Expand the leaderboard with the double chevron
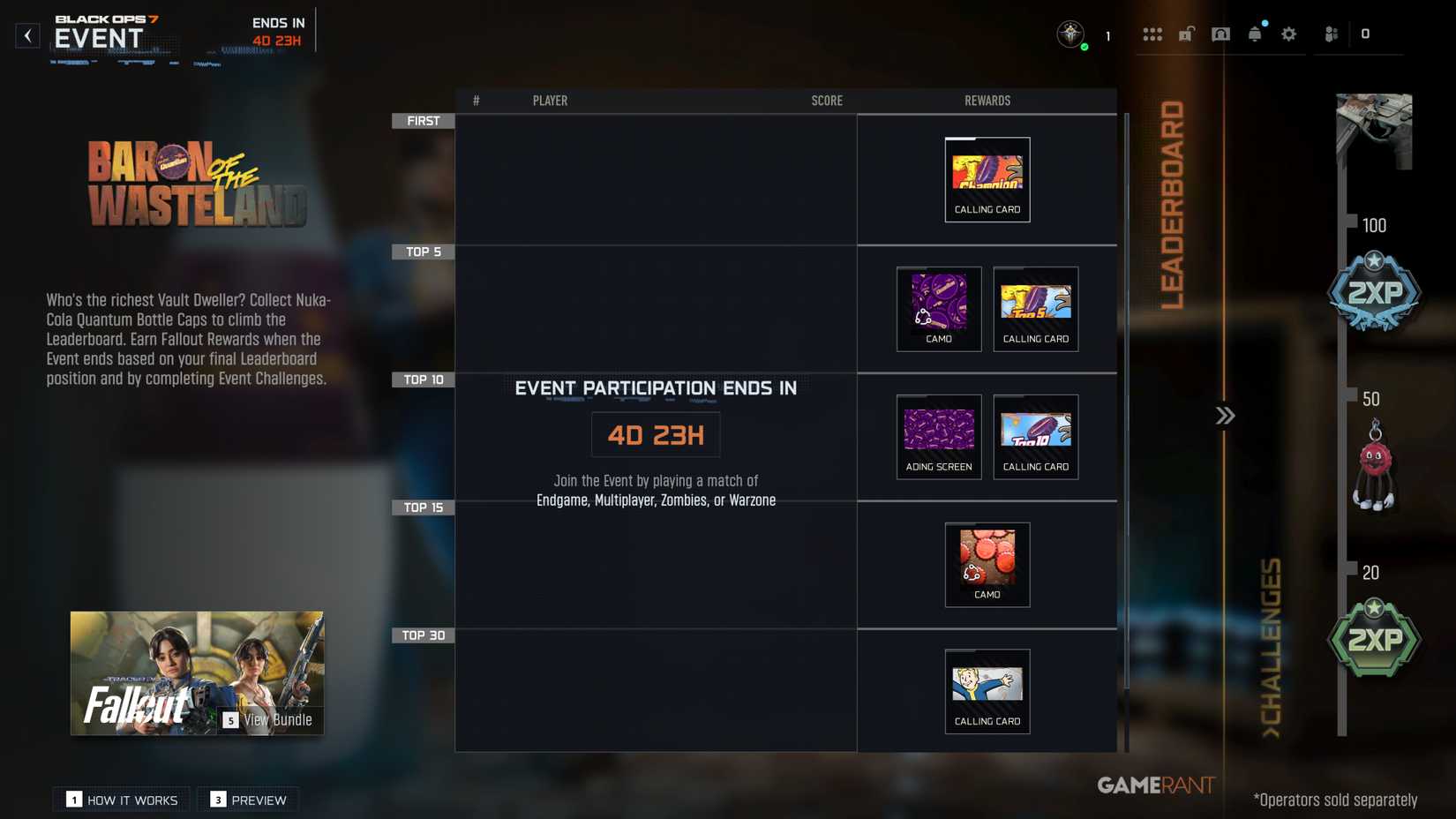This screenshot has height=819, width=1456. pos(1225,413)
